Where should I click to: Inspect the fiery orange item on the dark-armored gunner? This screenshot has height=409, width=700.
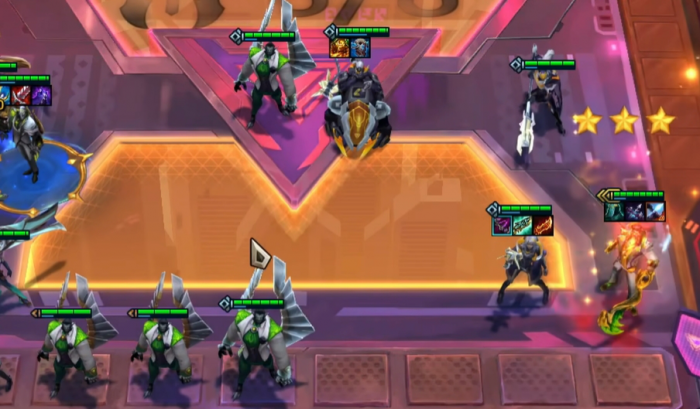541,226
